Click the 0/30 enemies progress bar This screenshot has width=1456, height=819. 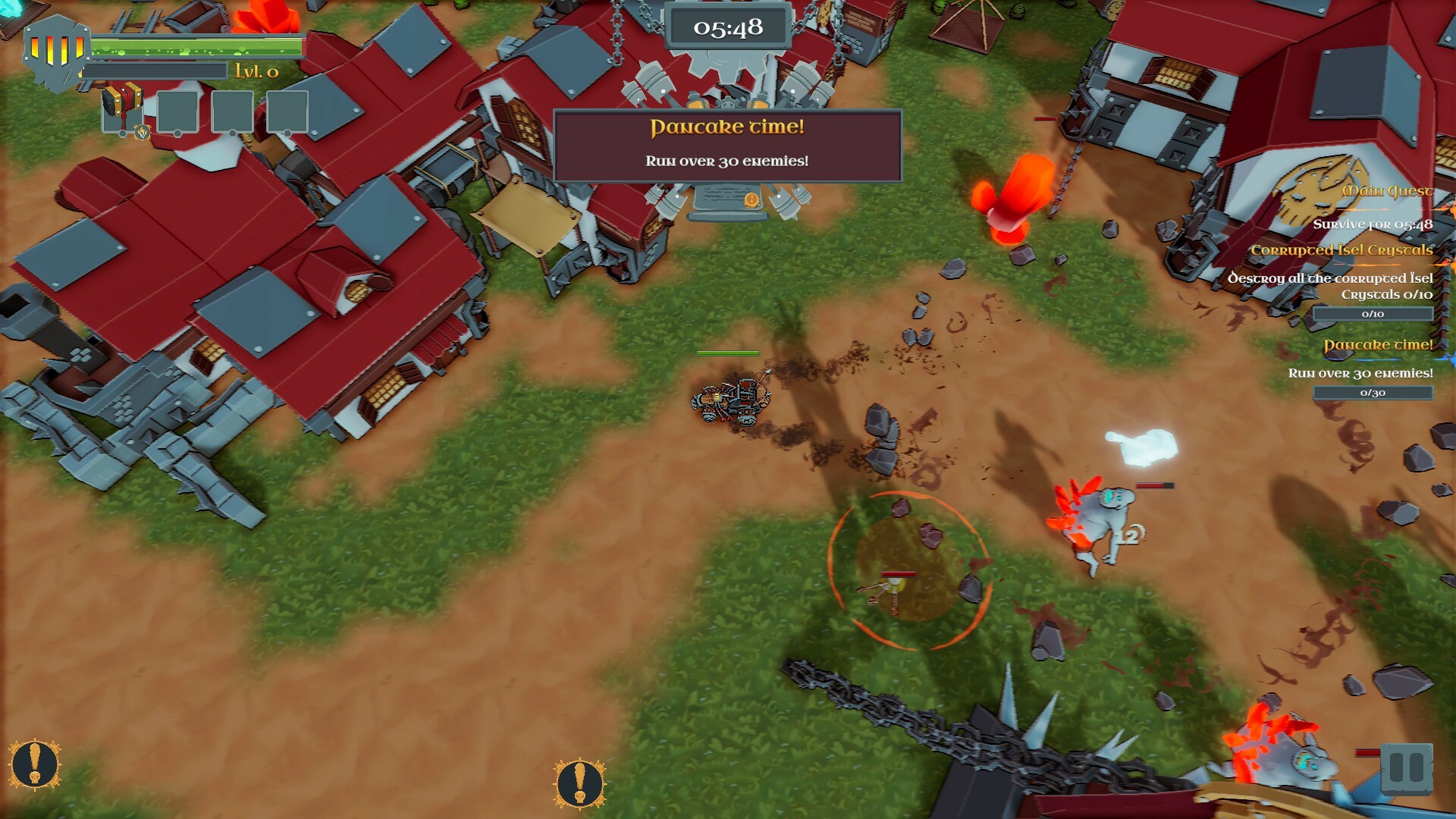(x=1373, y=393)
